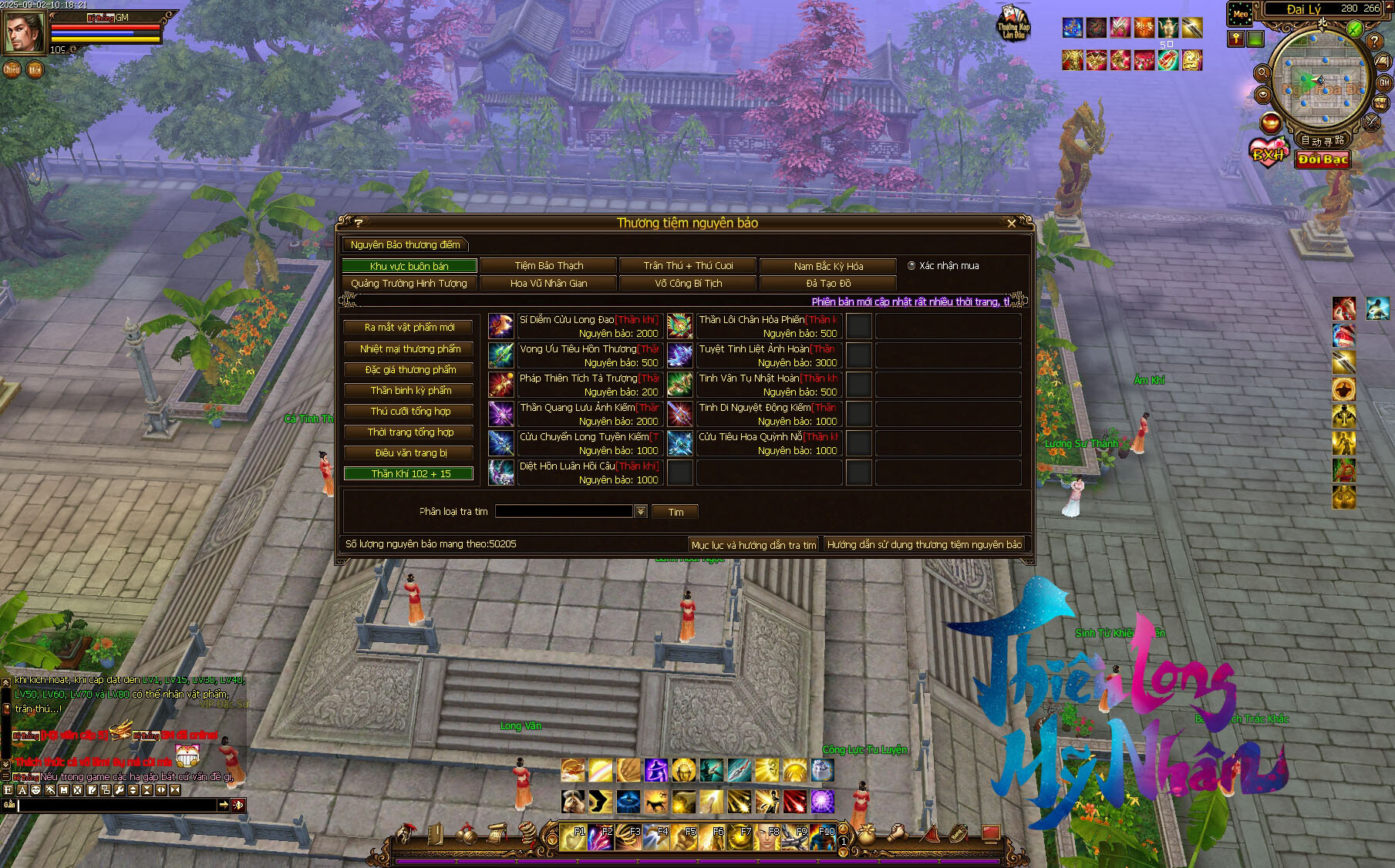This screenshot has height=868, width=1395.
Task: Choose the Điêu văn trang bị category
Action: click(409, 453)
